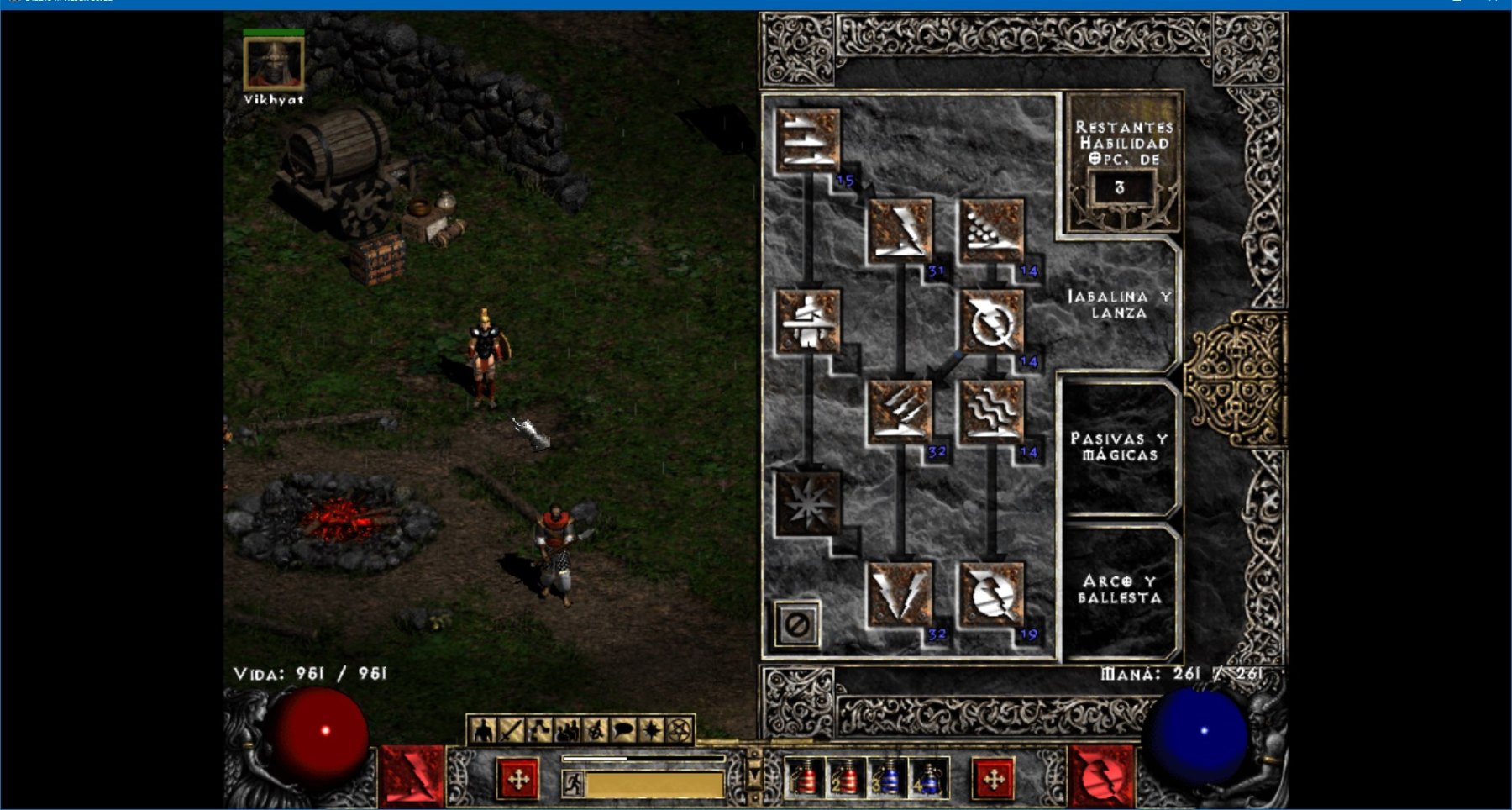Click the Vikhyat mercenary portrait
Screen dimensions: 1512x810
[x=273, y=63]
